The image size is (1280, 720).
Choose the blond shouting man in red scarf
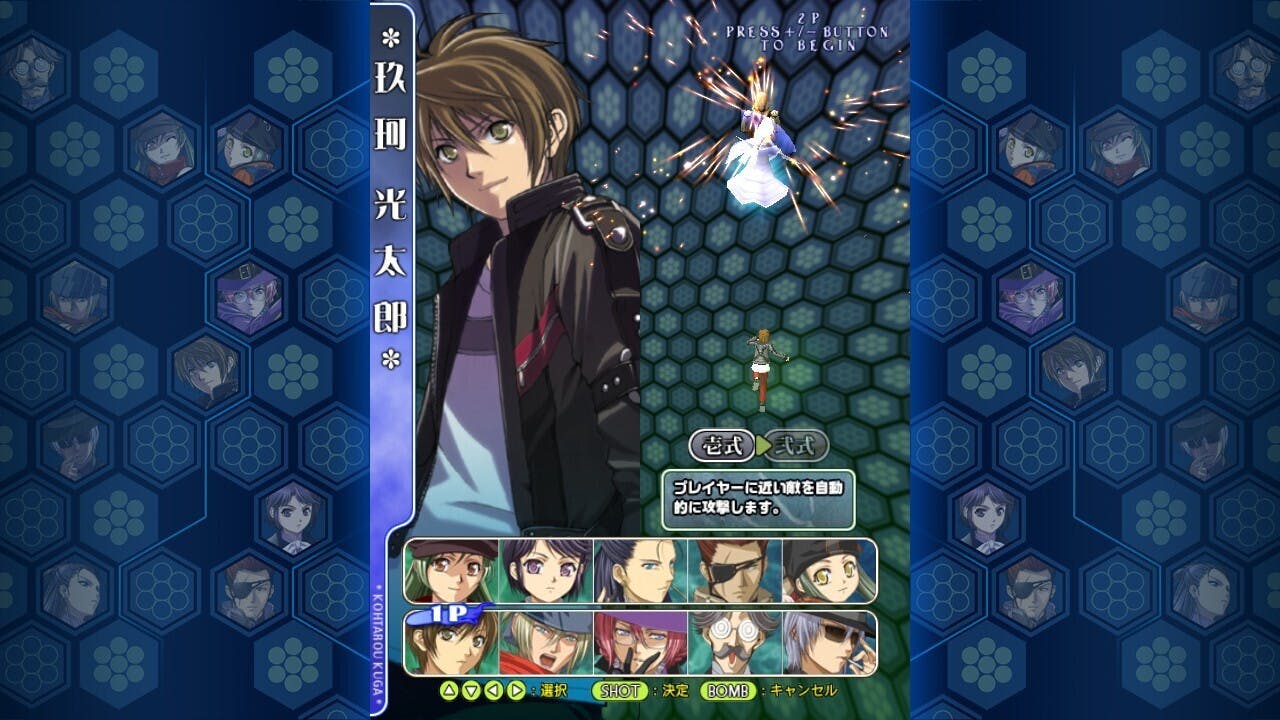pyautogui.click(x=547, y=643)
